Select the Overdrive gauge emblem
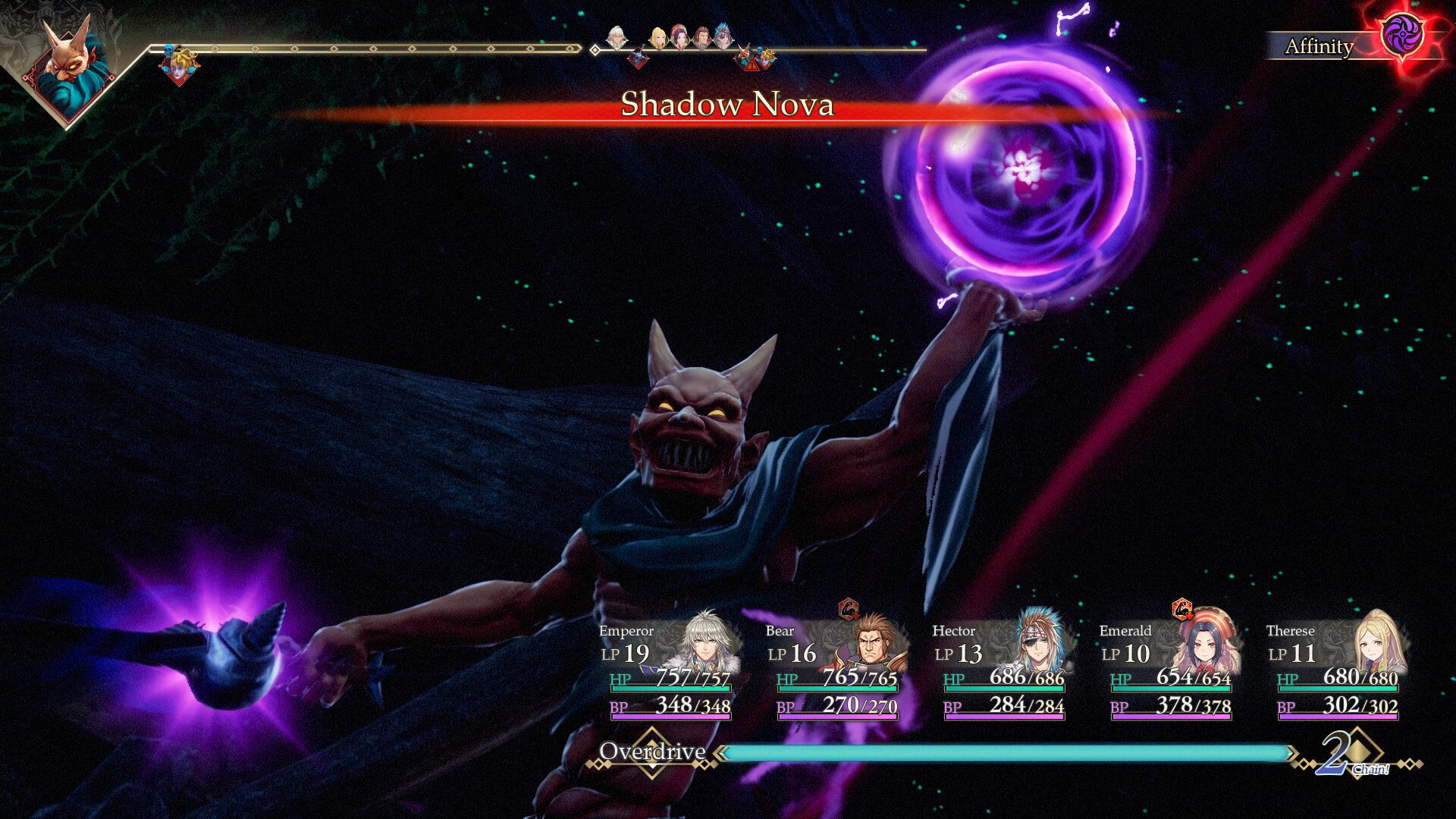Viewport: 1456px width, 819px height. 652,752
